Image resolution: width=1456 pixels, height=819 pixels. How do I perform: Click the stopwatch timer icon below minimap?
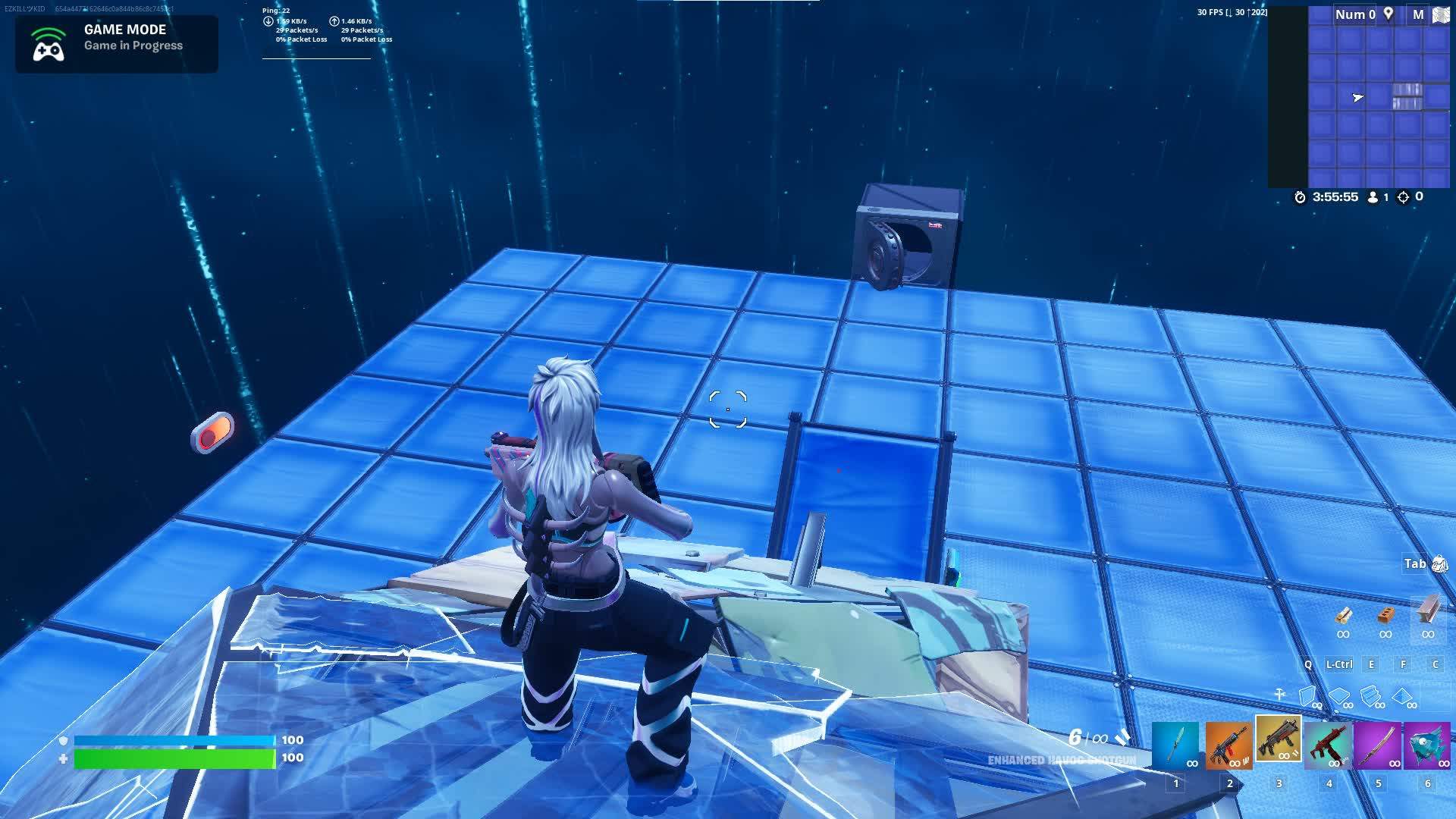1300,197
